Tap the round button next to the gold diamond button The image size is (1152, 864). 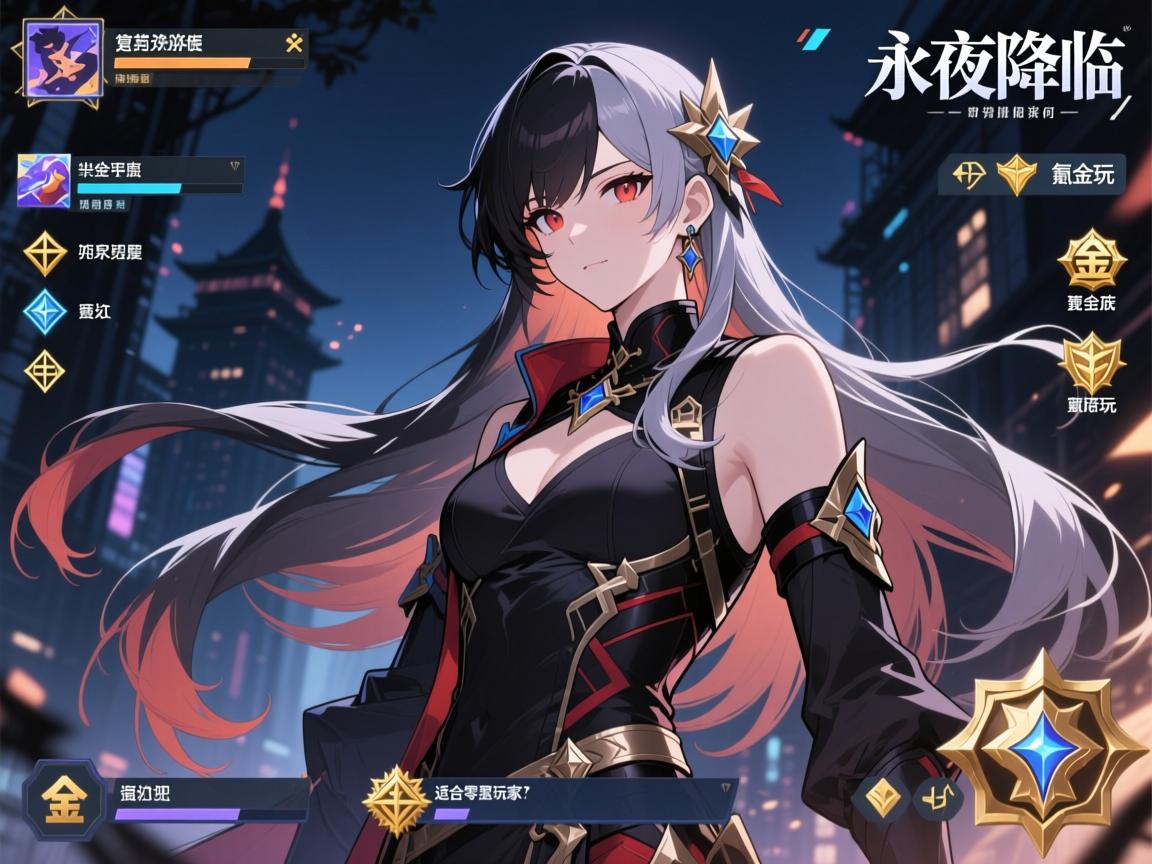(938, 797)
